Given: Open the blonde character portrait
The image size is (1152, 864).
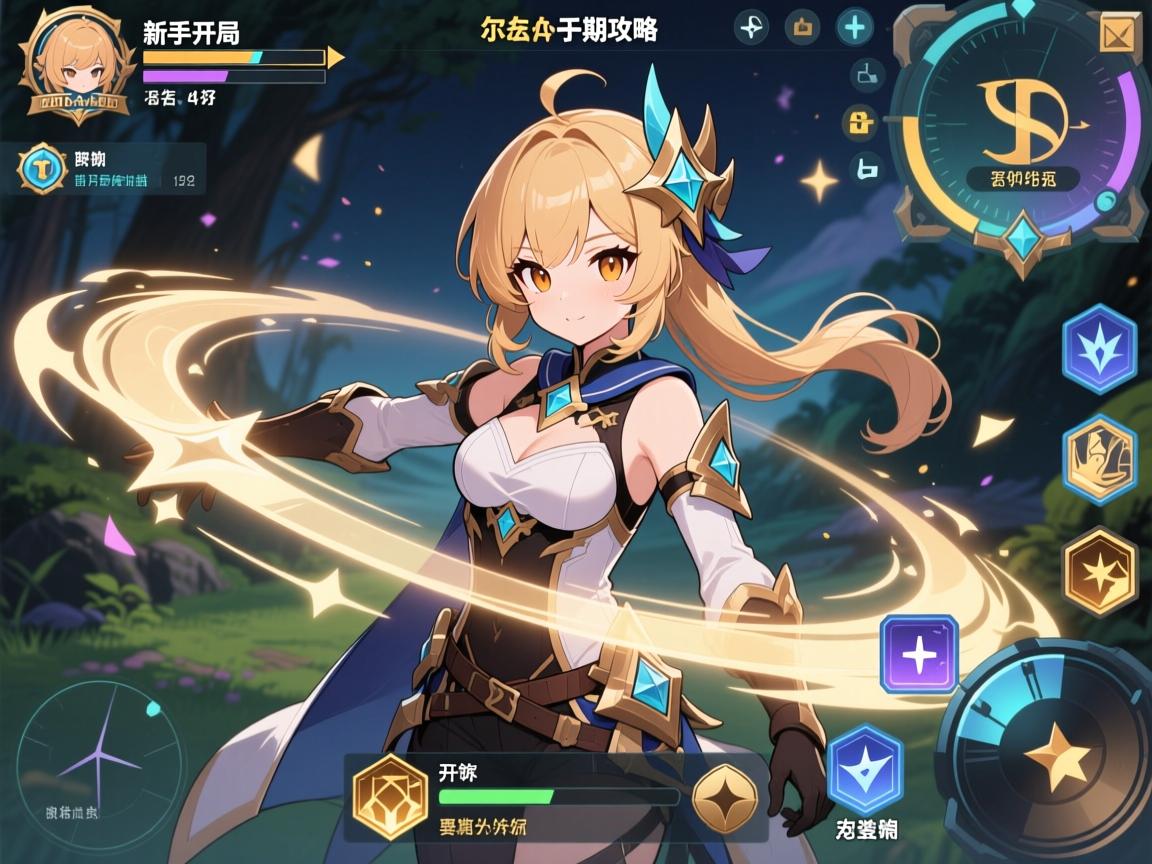Looking at the screenshot, I should coord(77,62).
